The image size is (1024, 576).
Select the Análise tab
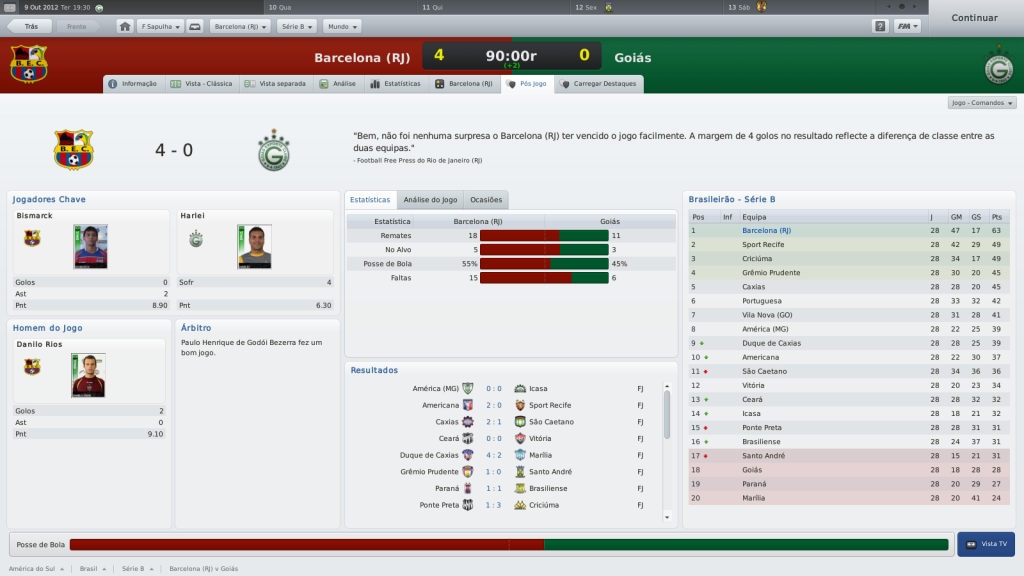coord(337,84)
